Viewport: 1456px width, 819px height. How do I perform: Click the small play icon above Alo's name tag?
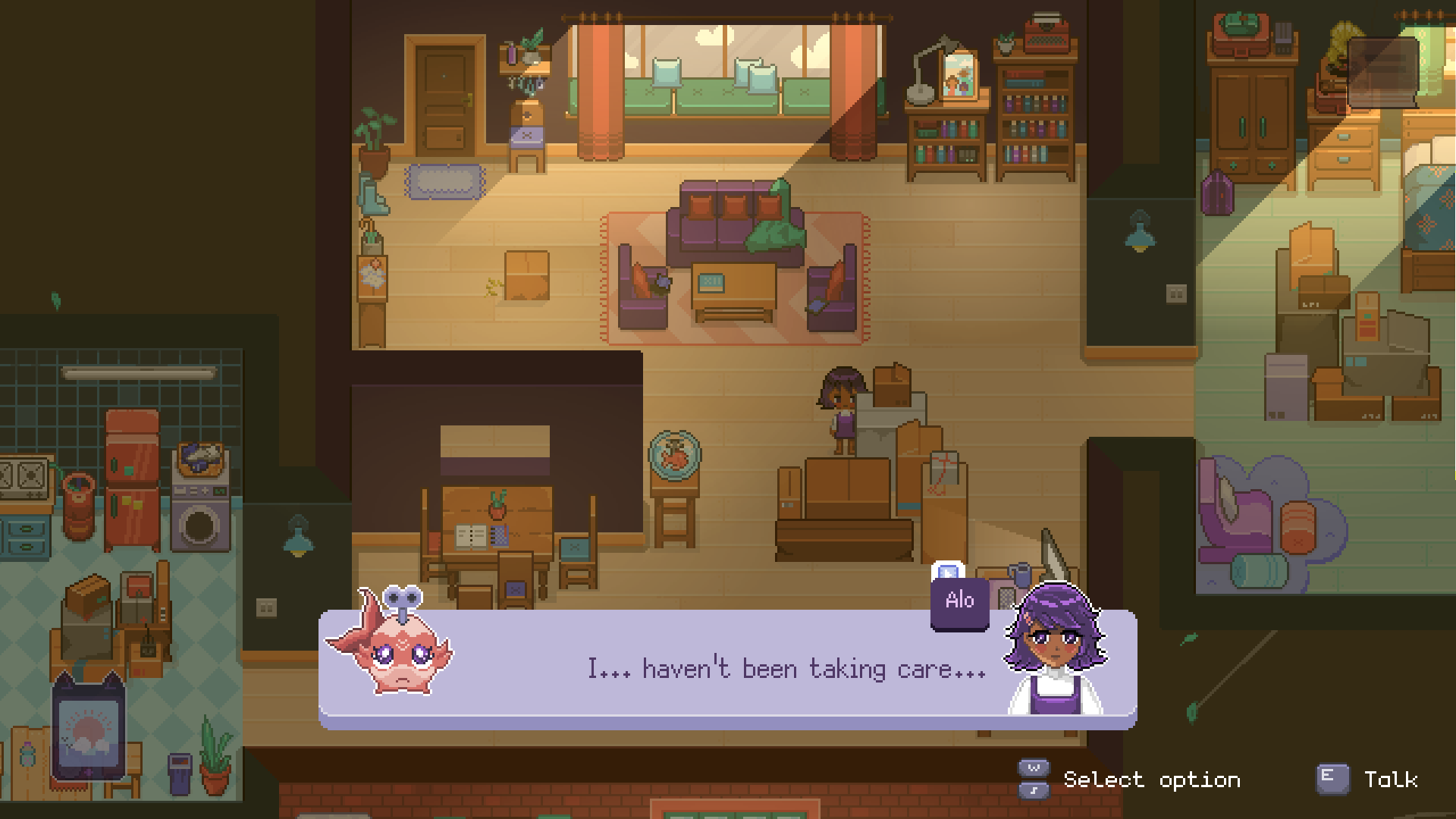point(948,572)
